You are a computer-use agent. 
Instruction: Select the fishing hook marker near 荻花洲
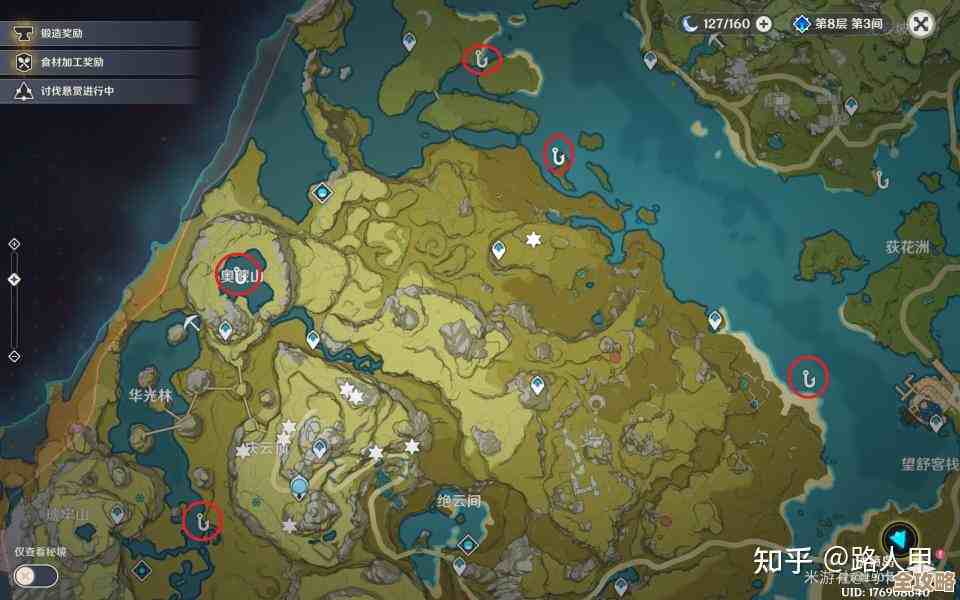(808, 376)
